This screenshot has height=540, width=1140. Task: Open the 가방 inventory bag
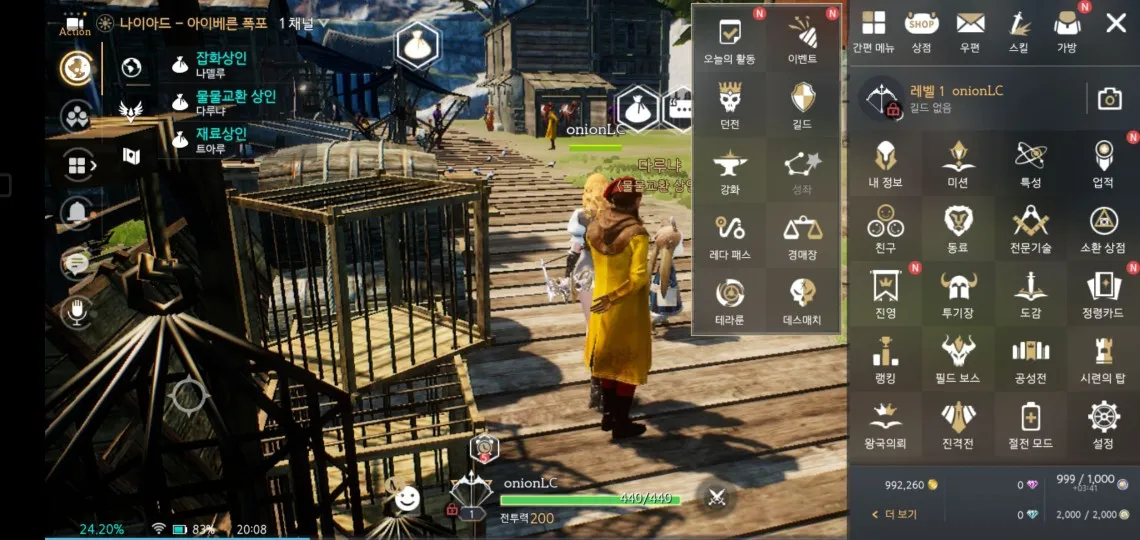tap(1067, 29)
